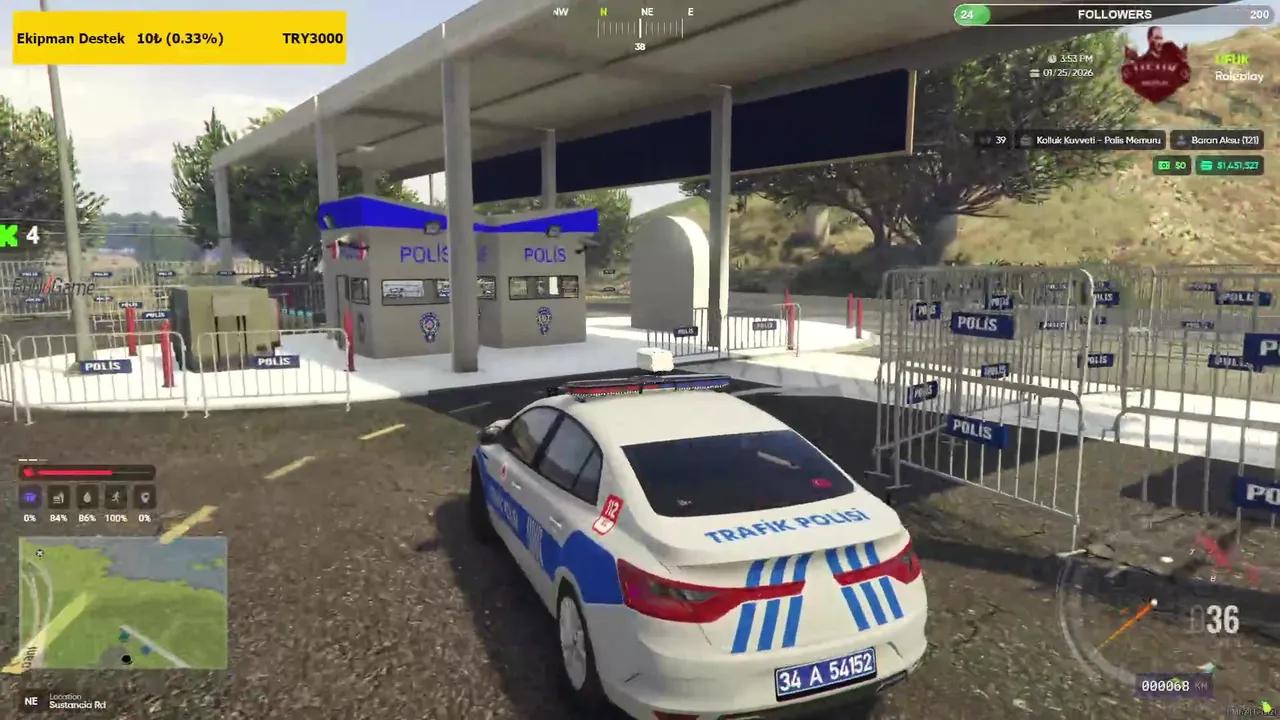Click the Ekipman Destek donation banner
This screenshot has width=1280, height=720.
(180, 38)
